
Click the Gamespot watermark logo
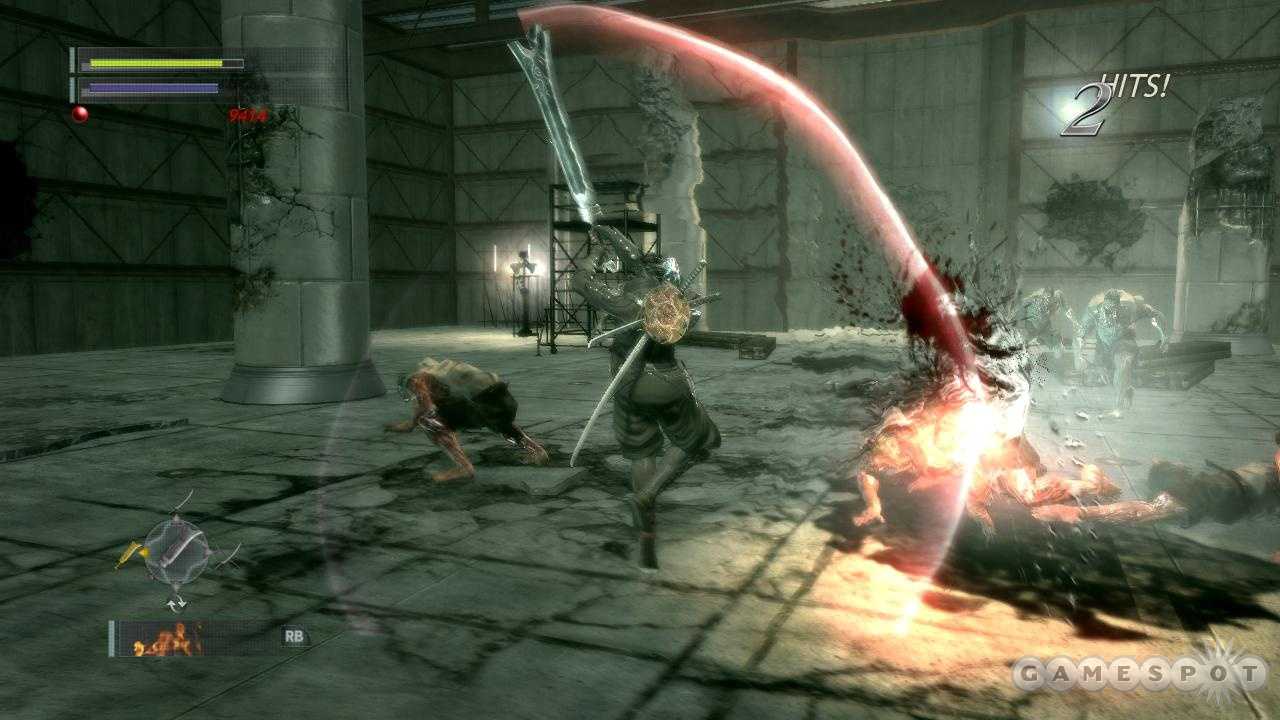click(1140, 674)
